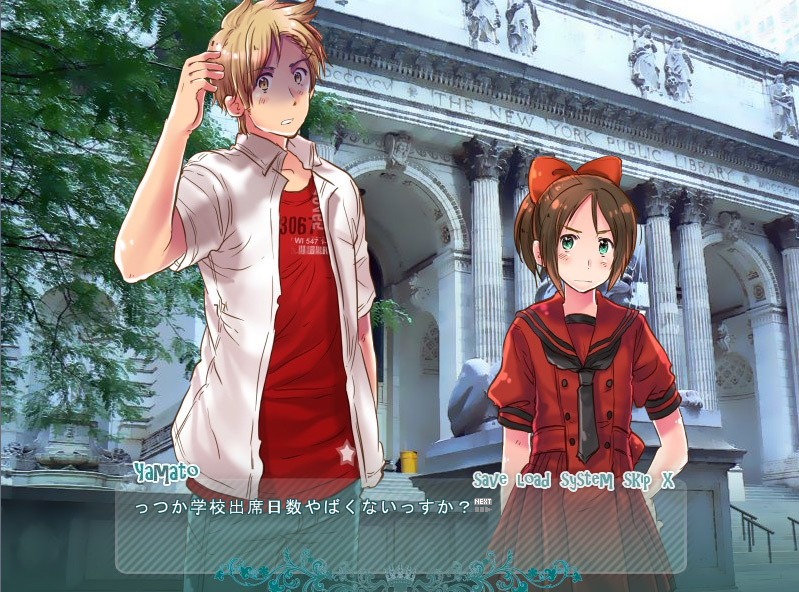Activate Skip to fast-forward dialogue
Screen dimensions: 799x592
tap(637, 480)
